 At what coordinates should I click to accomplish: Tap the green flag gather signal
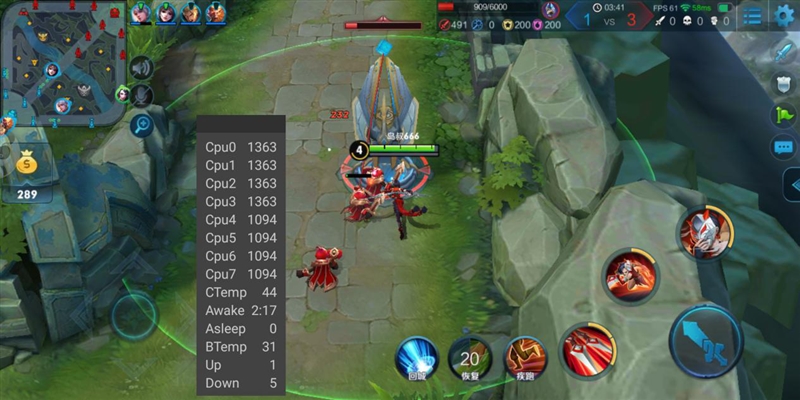coord(783,115)
